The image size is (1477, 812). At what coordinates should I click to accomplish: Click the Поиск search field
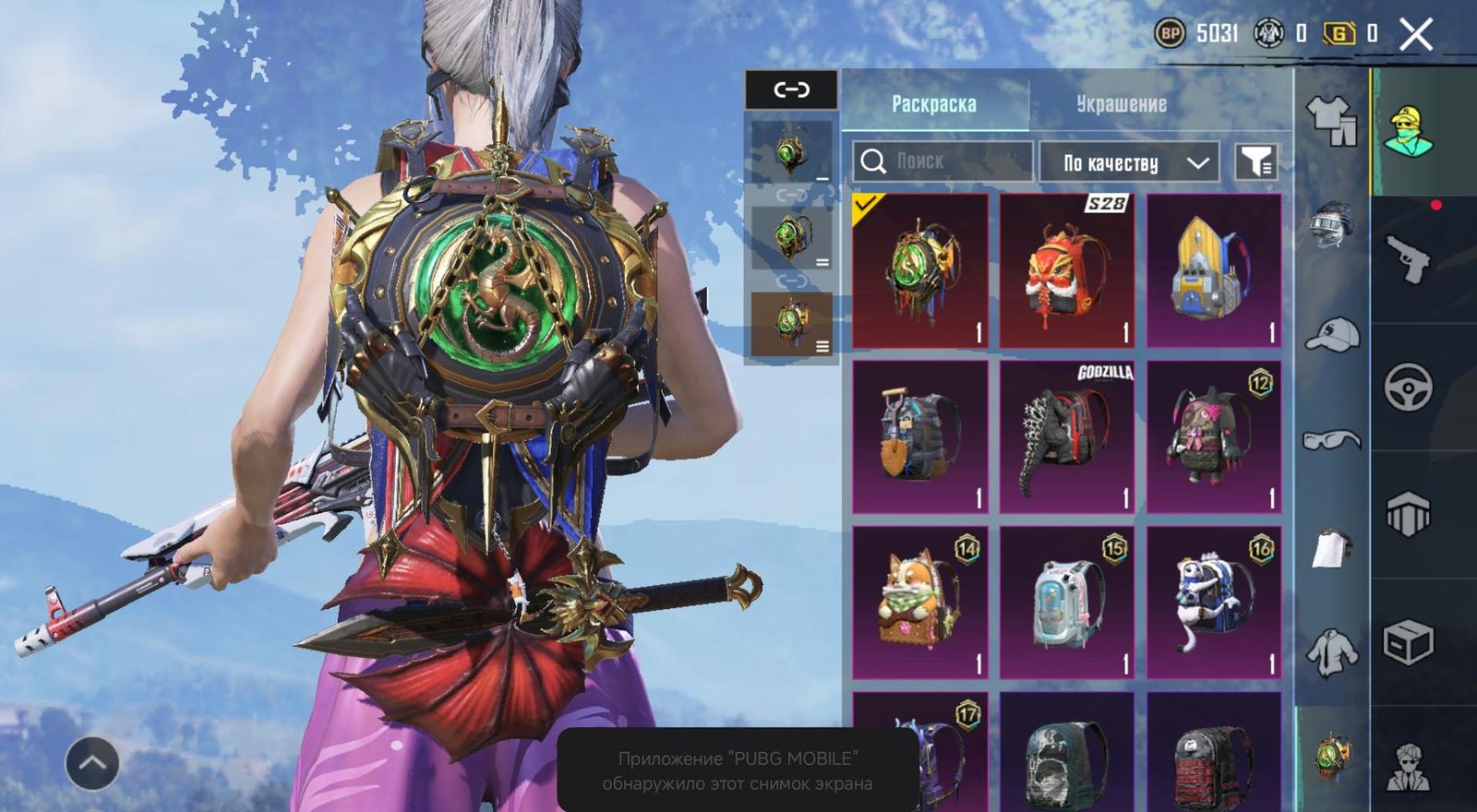(942, 161)
